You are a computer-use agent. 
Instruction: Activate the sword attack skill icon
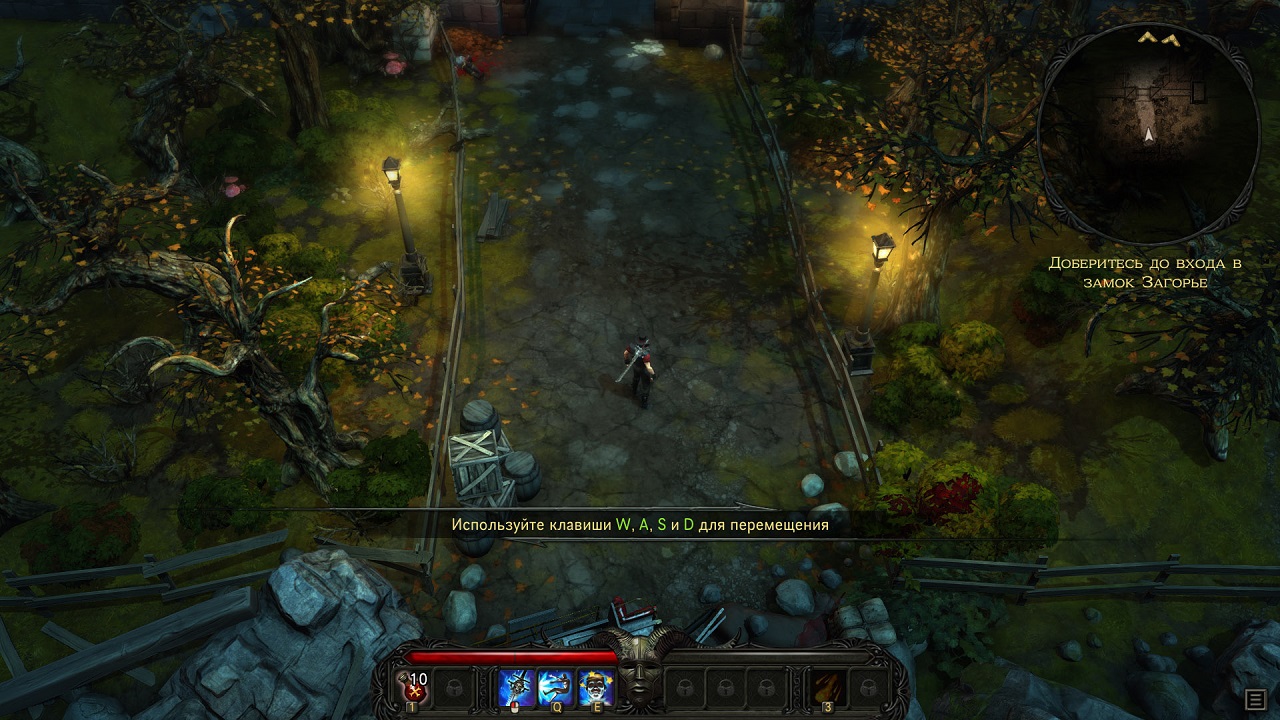tap(517, 687)
